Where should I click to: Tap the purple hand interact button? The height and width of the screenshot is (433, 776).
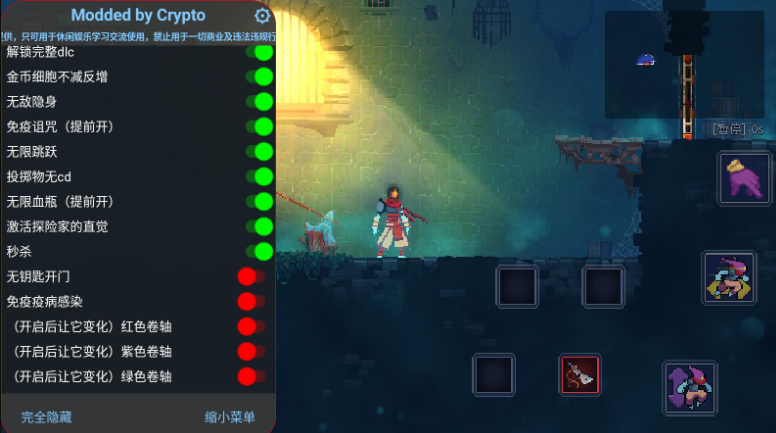coord(744,179)
